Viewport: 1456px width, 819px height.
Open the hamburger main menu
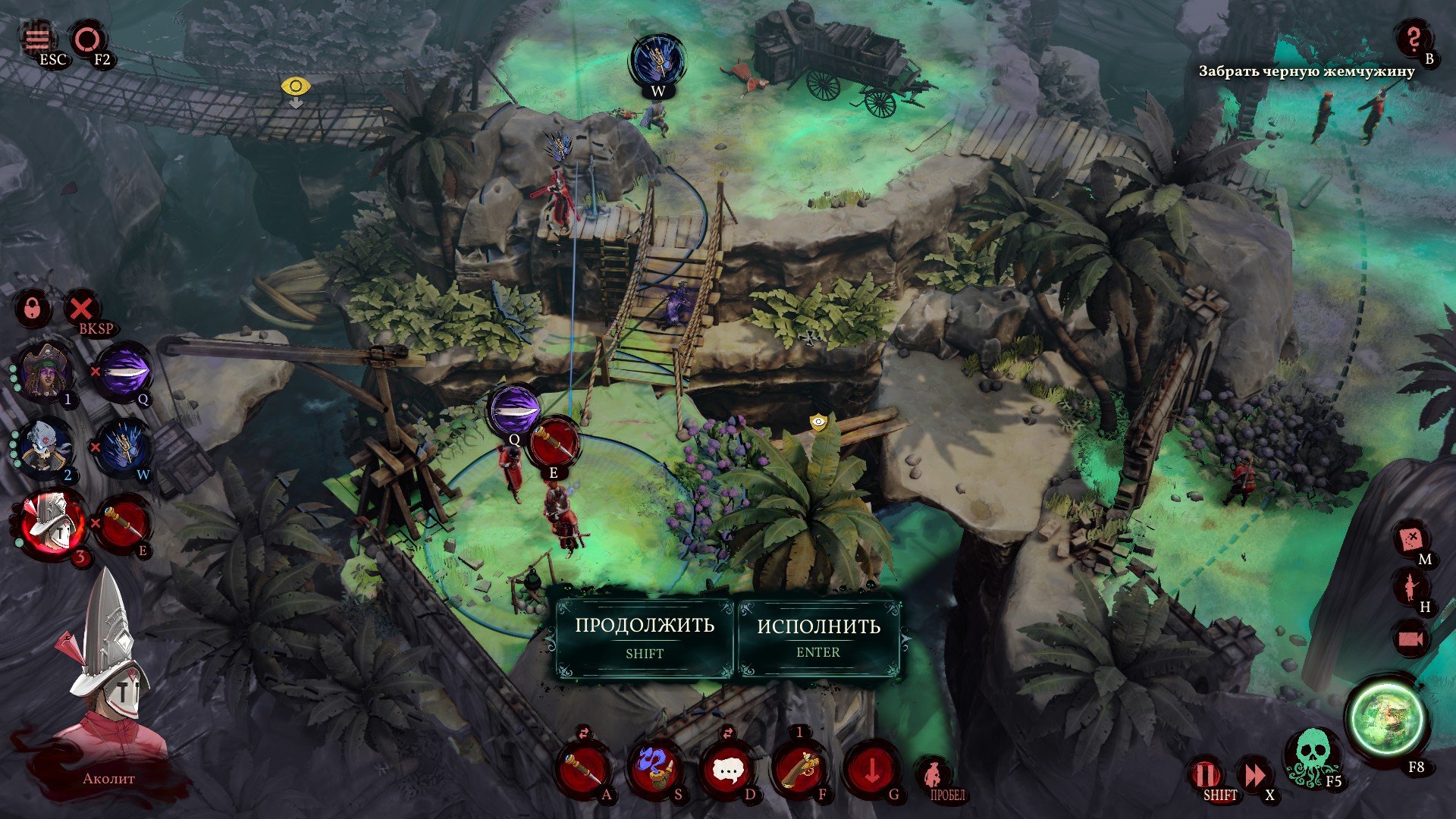37,37
